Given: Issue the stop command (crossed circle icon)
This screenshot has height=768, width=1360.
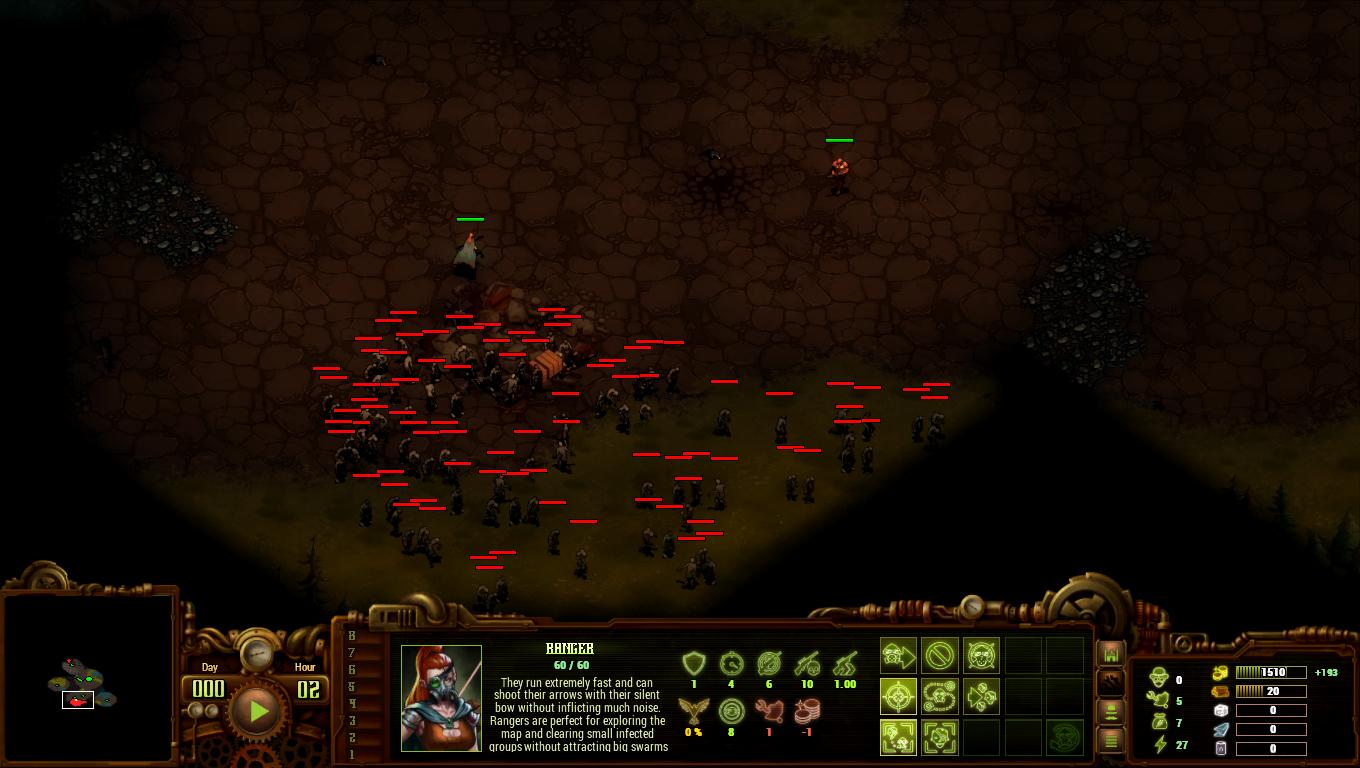Looking at the screenshot, I should tap(940, 656).
